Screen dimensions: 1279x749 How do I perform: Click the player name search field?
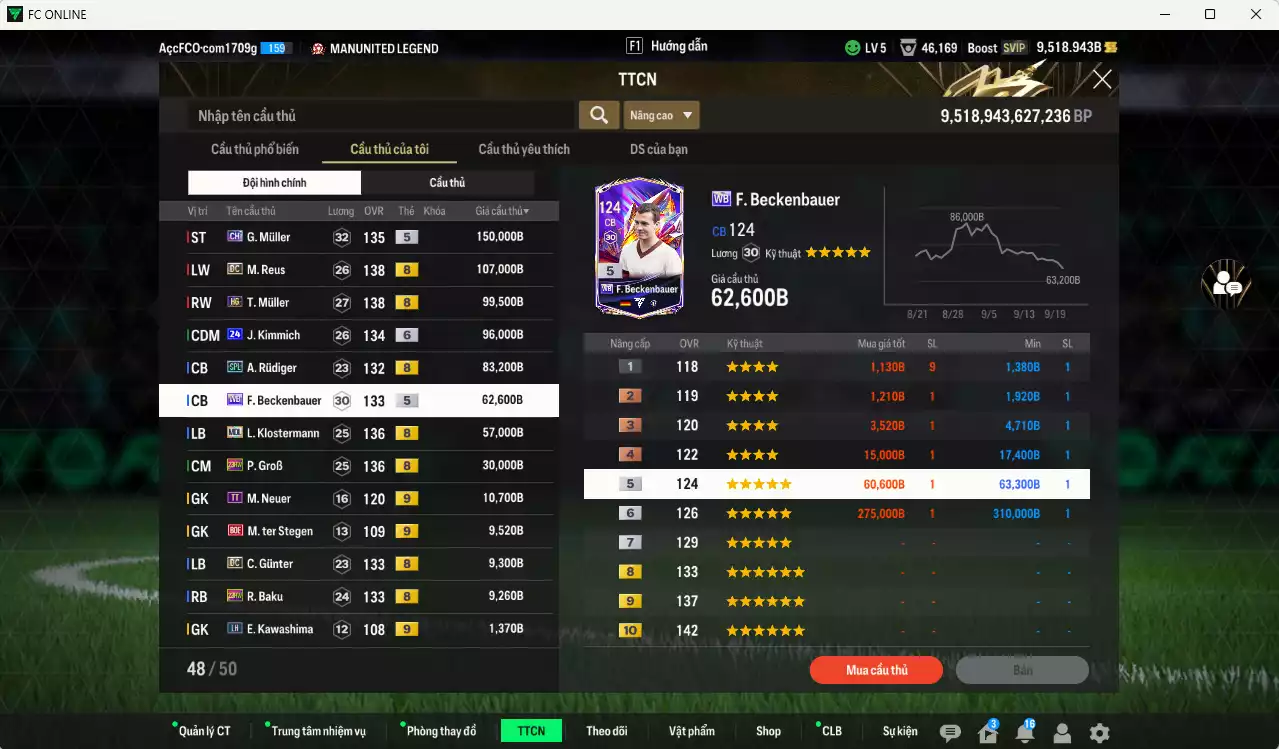click(380, 116)
